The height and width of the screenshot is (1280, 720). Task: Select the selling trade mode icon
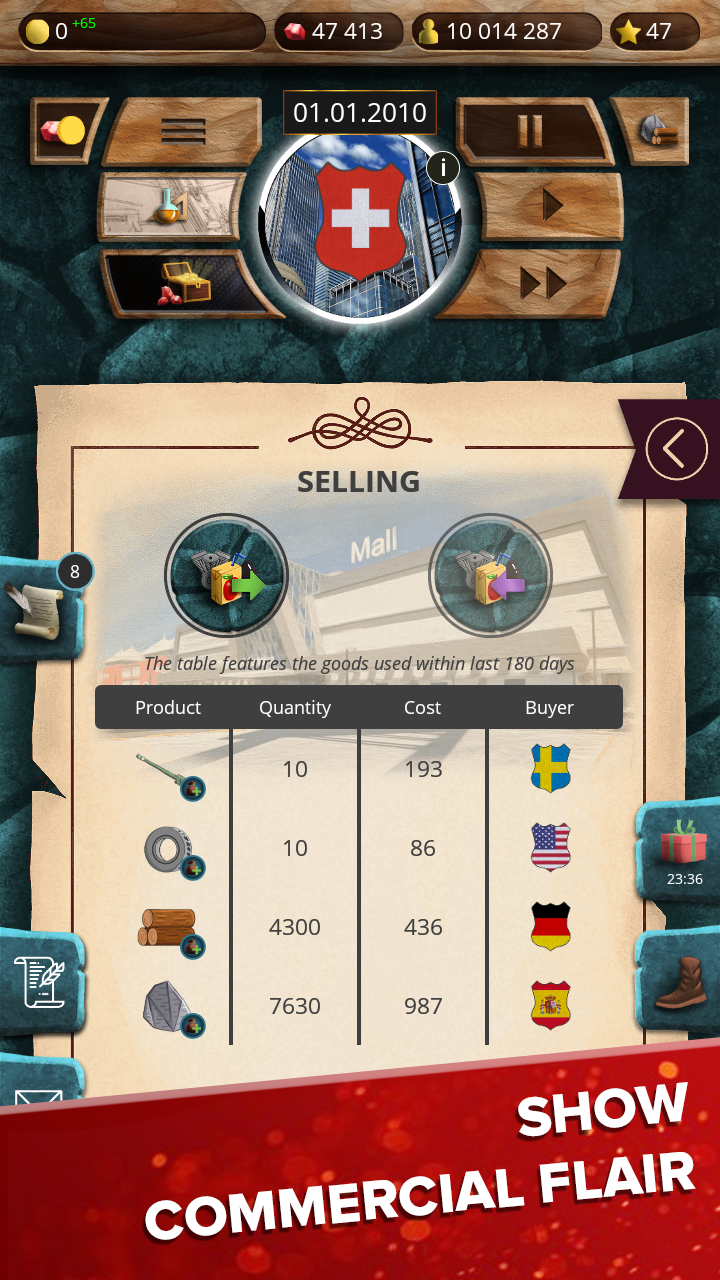(226, 576)
